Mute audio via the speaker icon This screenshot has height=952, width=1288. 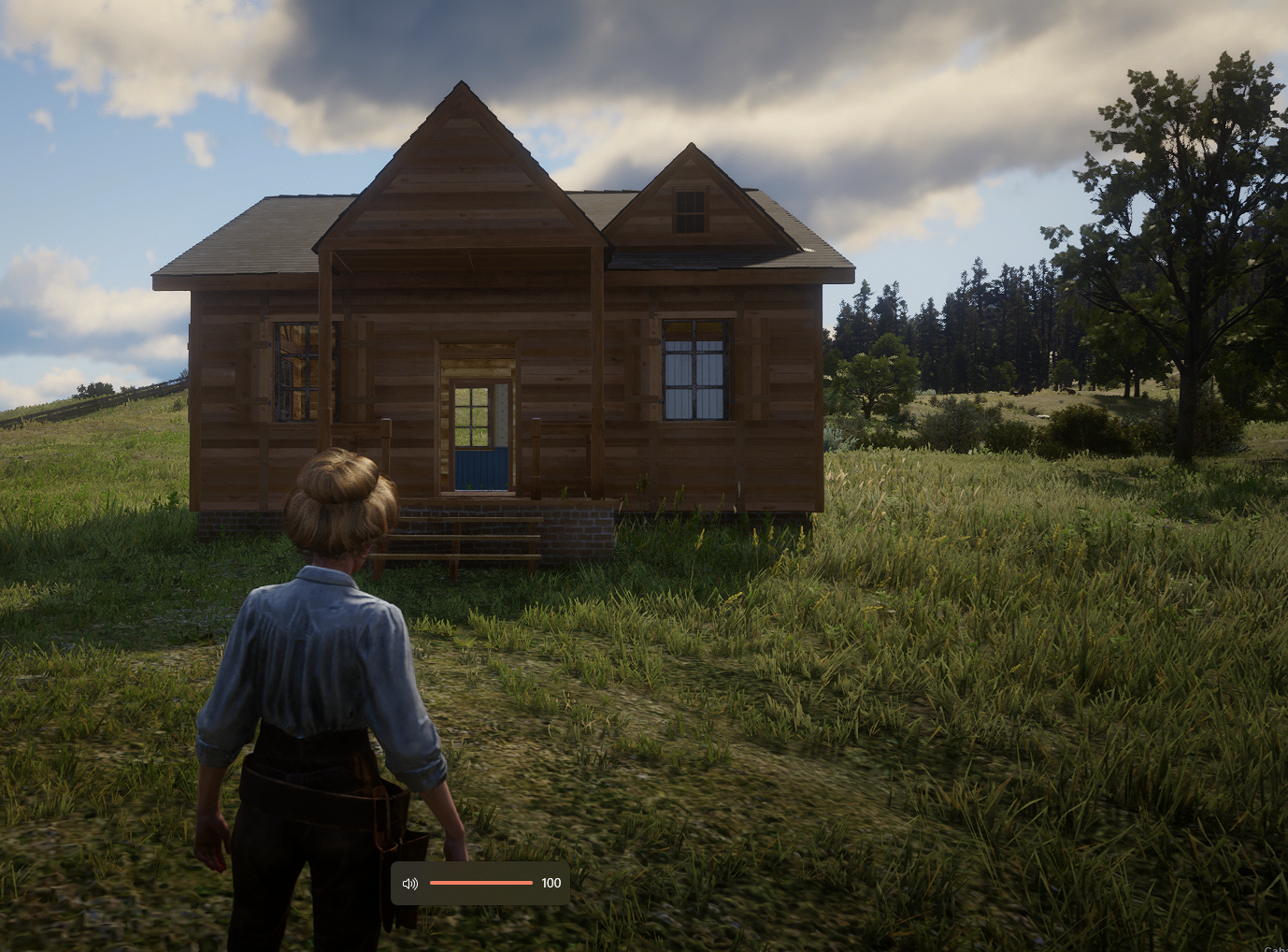(409, 883)
